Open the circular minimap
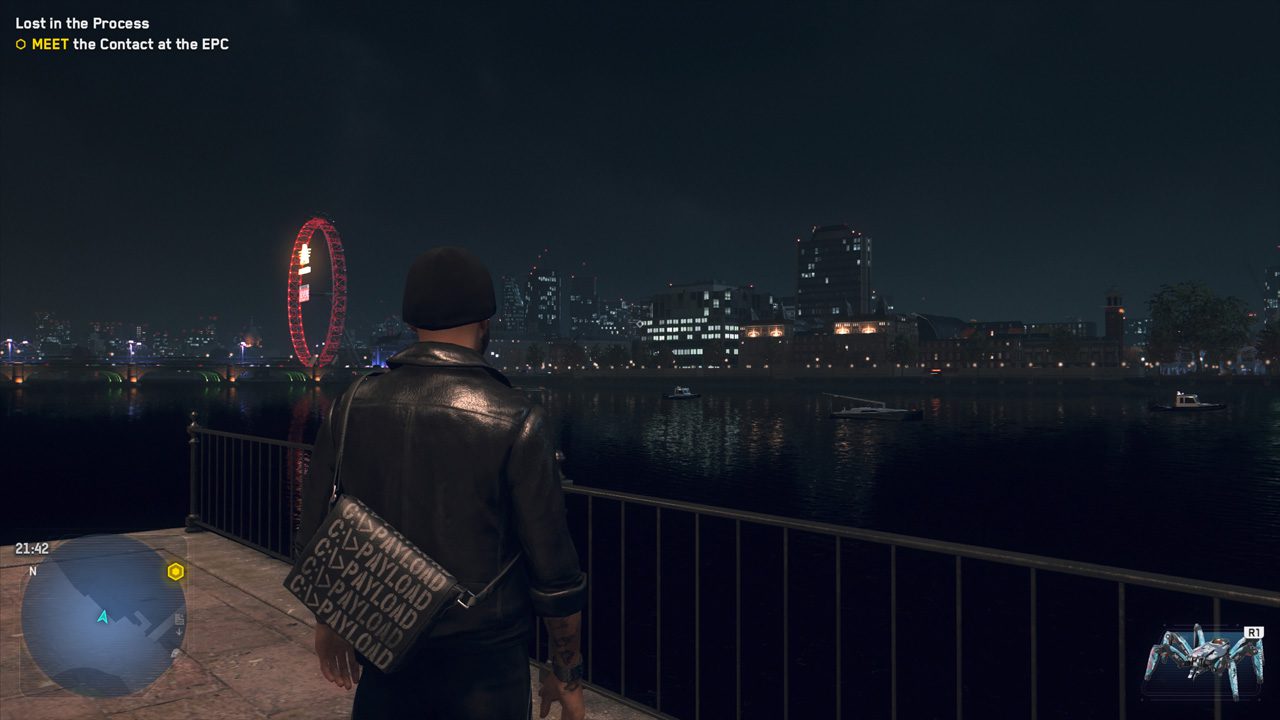Image resolution: width=1280 pixels, height=720 pixels. coord(102,614)
